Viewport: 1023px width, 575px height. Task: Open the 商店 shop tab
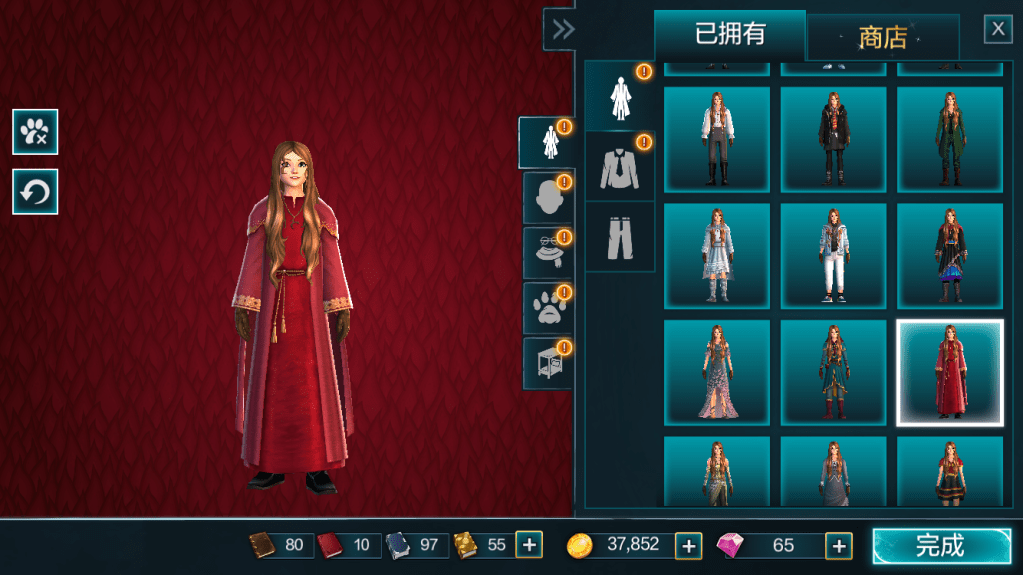point(883,38)
